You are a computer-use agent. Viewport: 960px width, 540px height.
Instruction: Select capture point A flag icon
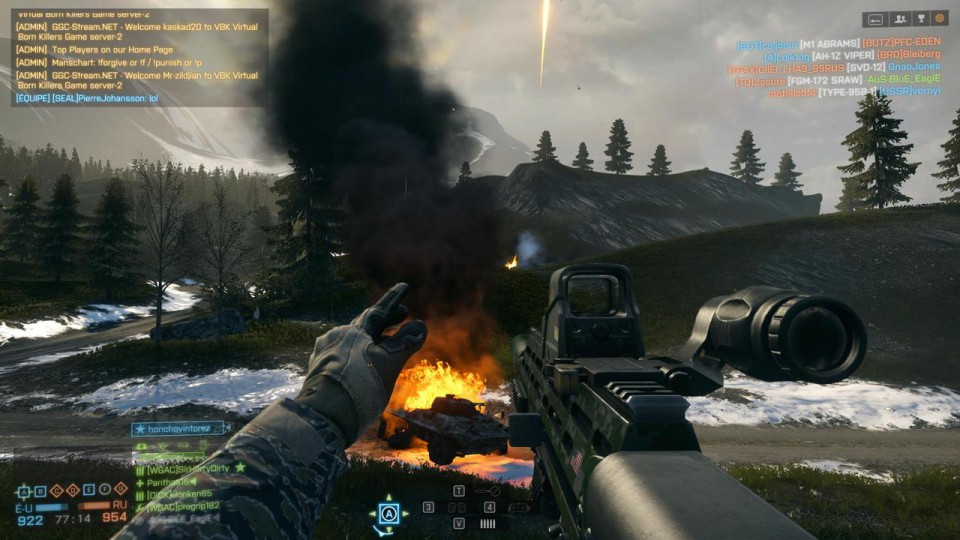[24, 490]
